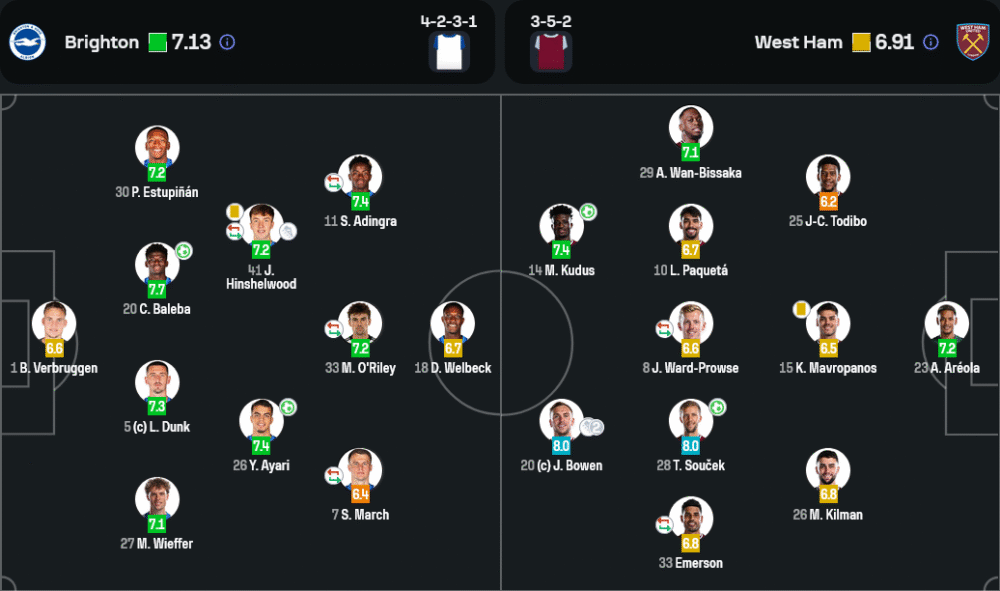
Task: Select Emerson's player avatar
Action: click(x=691, y=519)
